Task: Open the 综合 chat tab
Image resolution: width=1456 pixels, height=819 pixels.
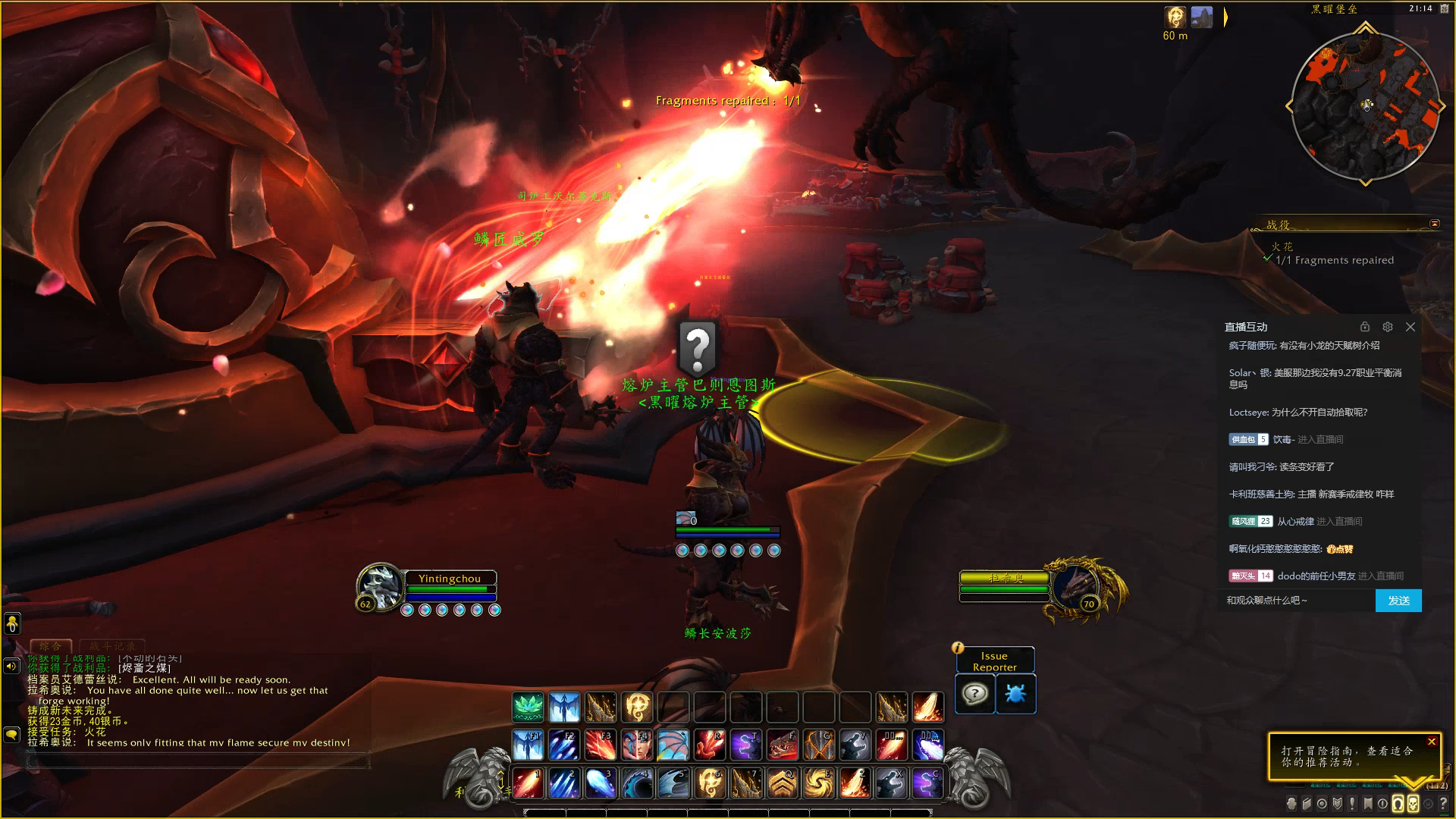Action: click(50, 646)
